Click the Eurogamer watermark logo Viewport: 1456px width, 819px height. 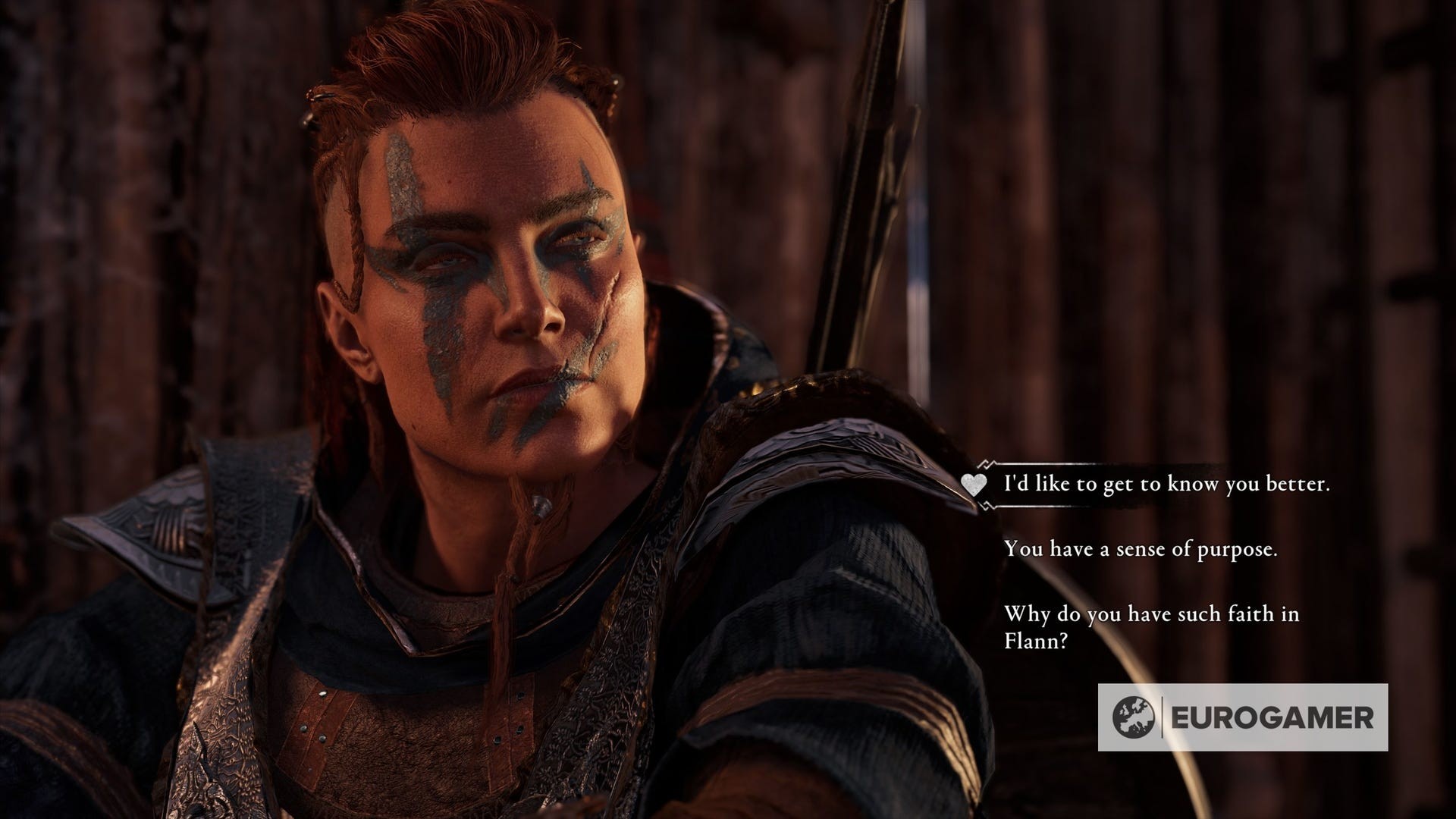[x=1242, y=717]
